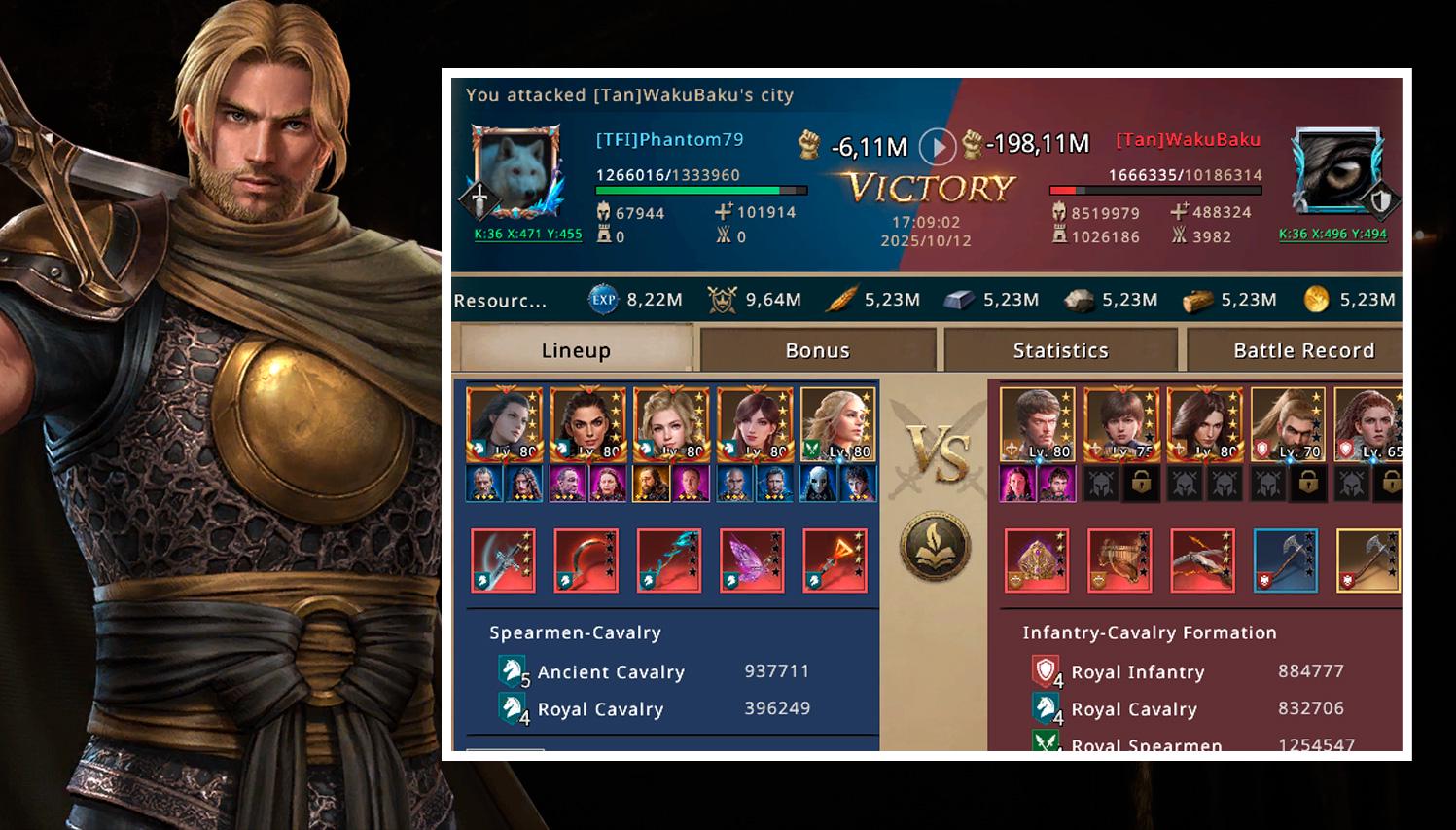Switch to the Lineup tab
1456x830 pixels.
[575, 349]
